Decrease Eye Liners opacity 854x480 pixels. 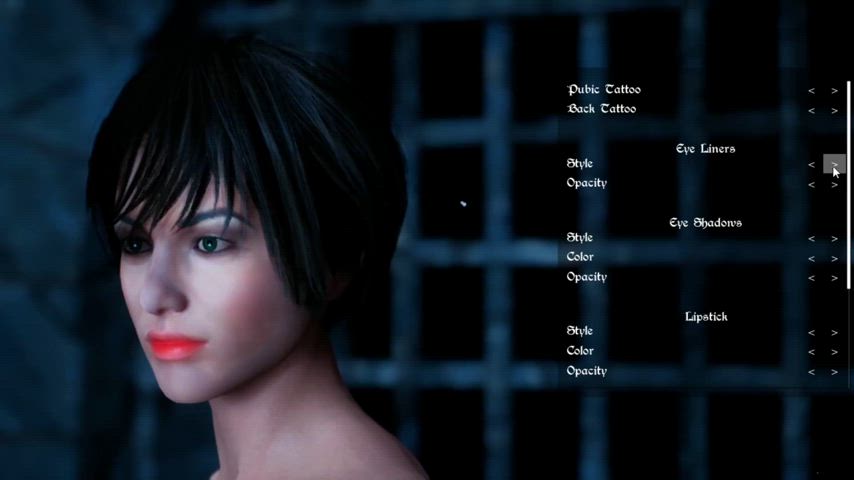[x=812, y=185]
